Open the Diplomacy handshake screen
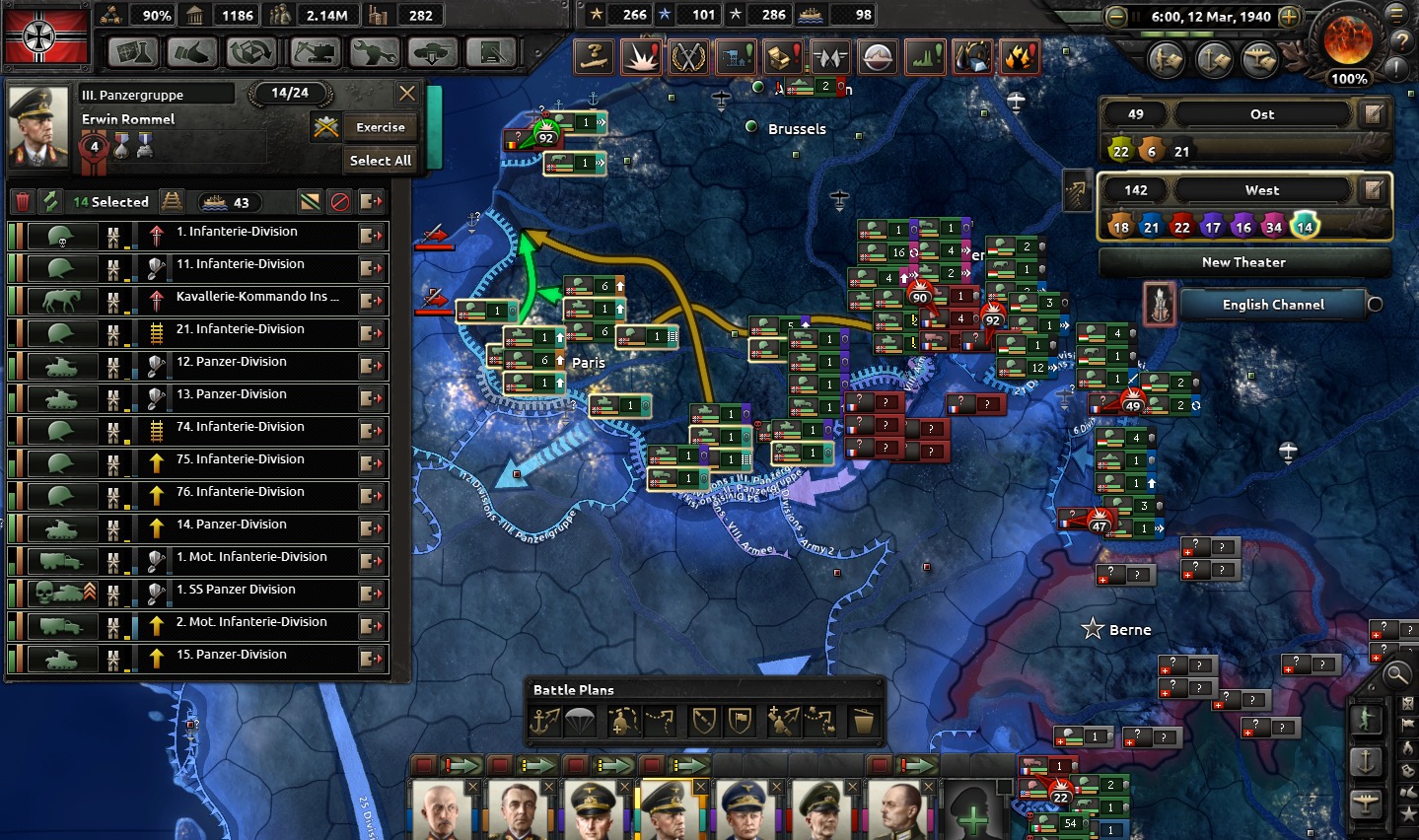 pos(193,51)
